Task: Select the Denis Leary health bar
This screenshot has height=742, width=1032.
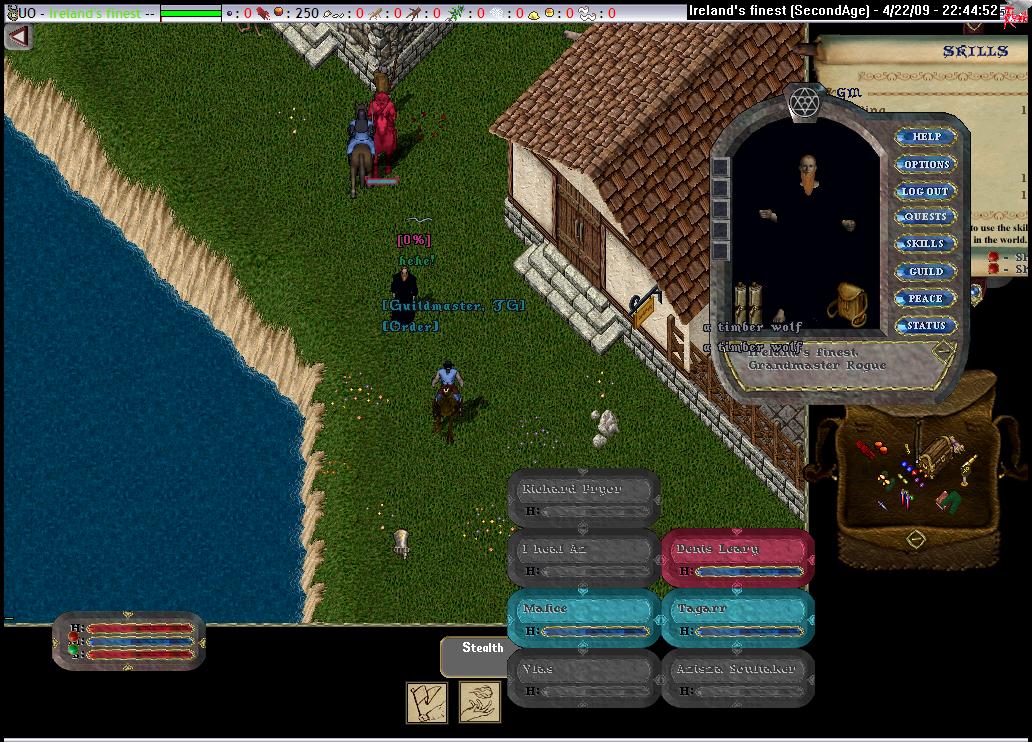Action: tap(737, 557)
